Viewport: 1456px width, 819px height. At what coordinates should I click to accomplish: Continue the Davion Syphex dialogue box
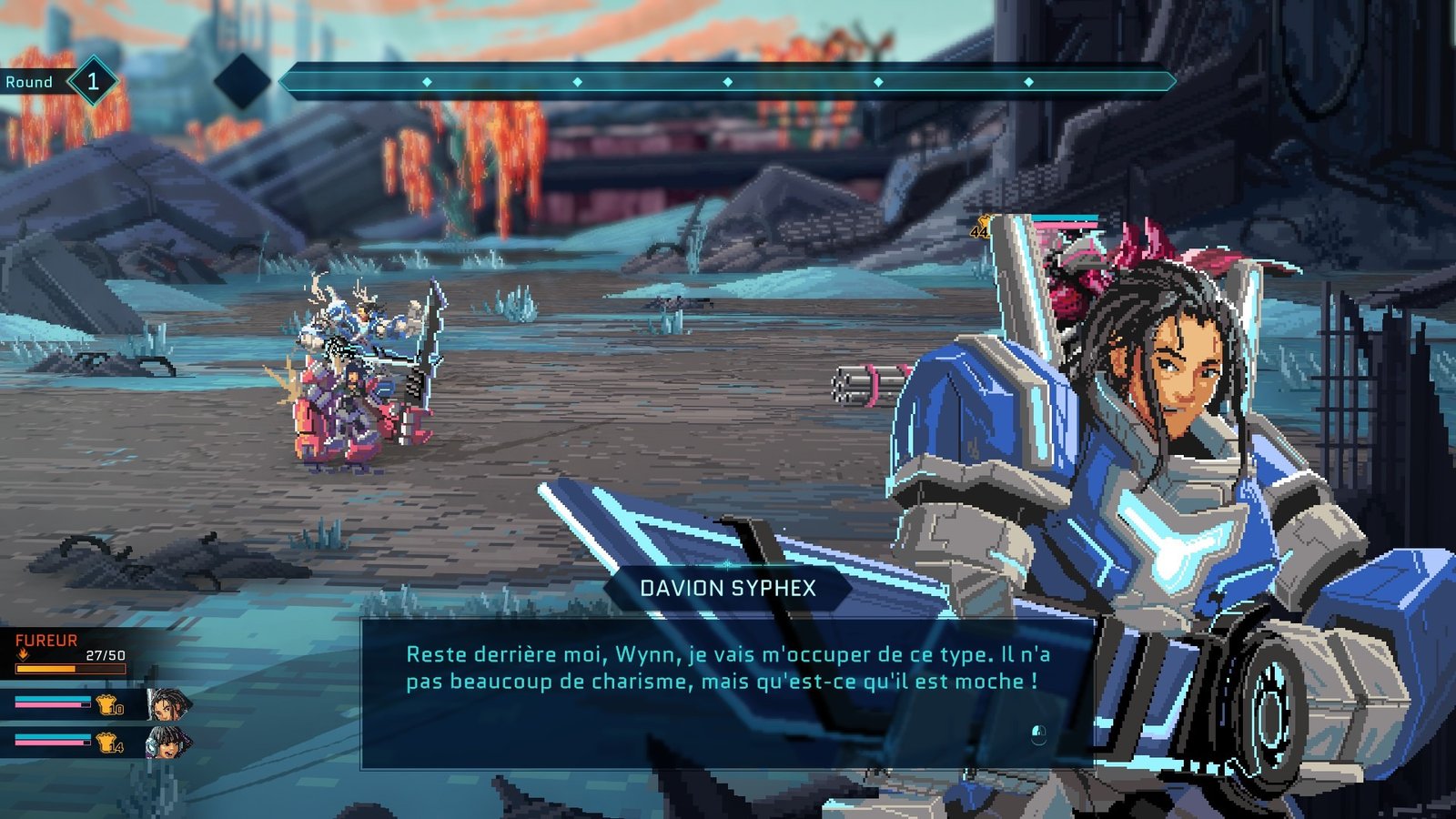tap(726, 693)
